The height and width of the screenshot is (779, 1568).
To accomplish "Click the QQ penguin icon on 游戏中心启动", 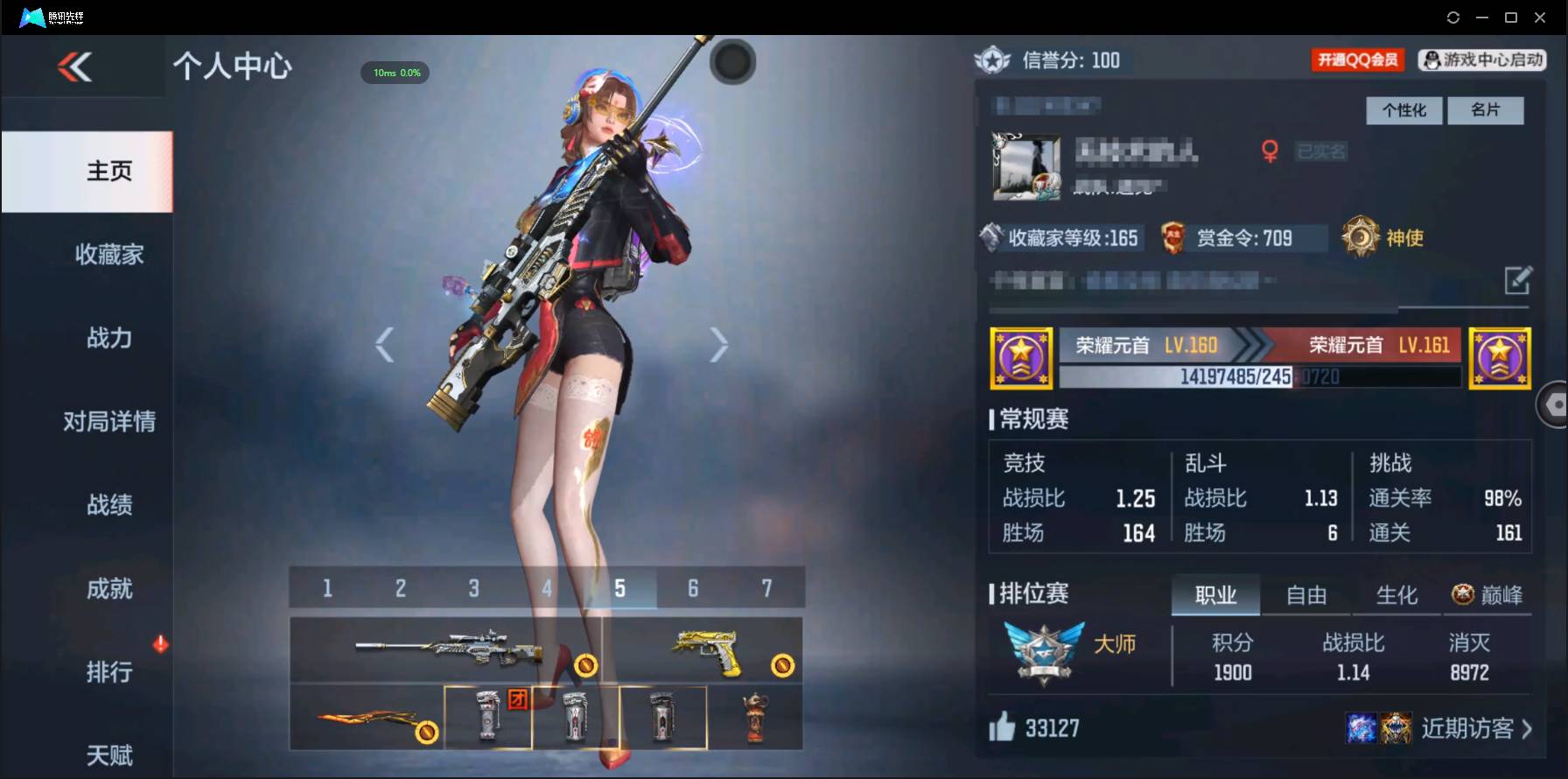I will click(x=1430, y=60).
